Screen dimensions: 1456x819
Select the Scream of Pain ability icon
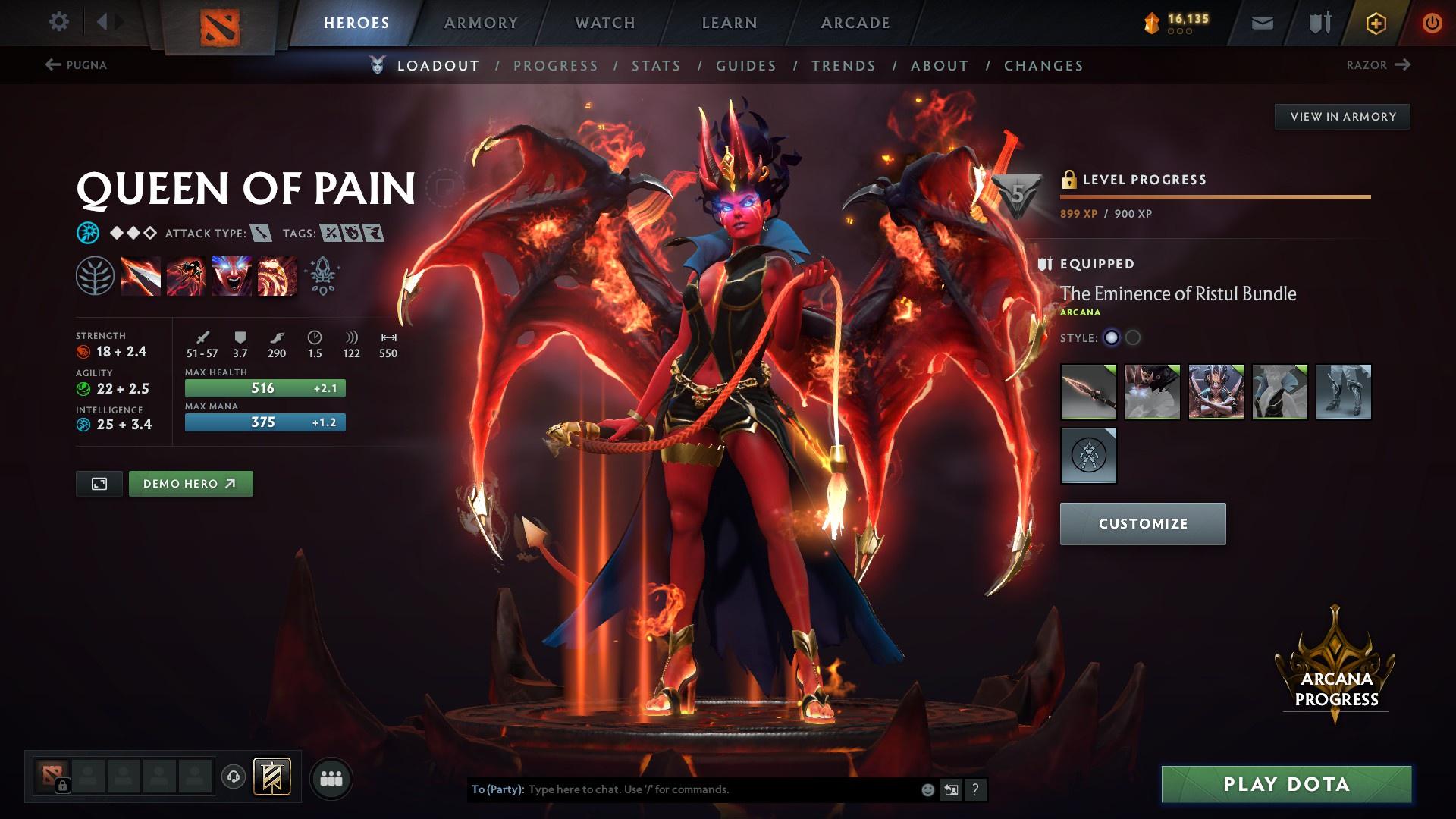tap(231, 276)
